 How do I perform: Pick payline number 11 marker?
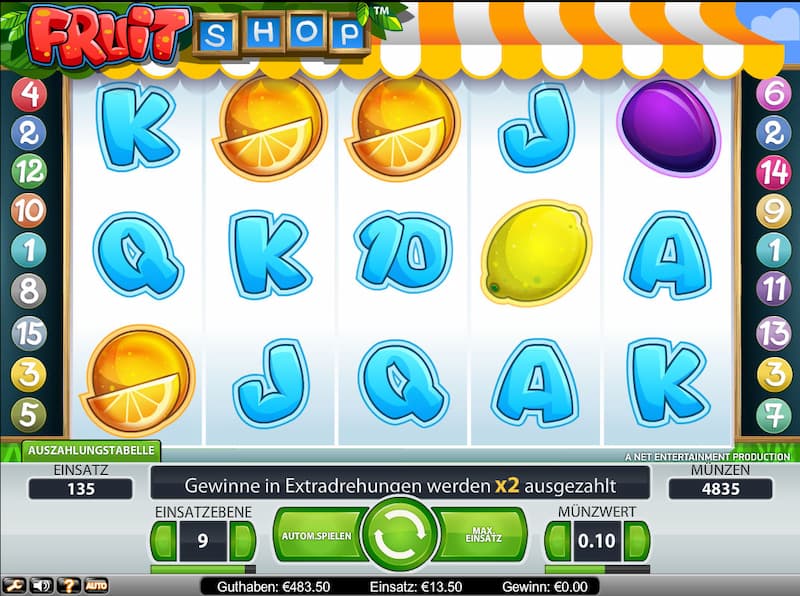[x=773, y=291]
